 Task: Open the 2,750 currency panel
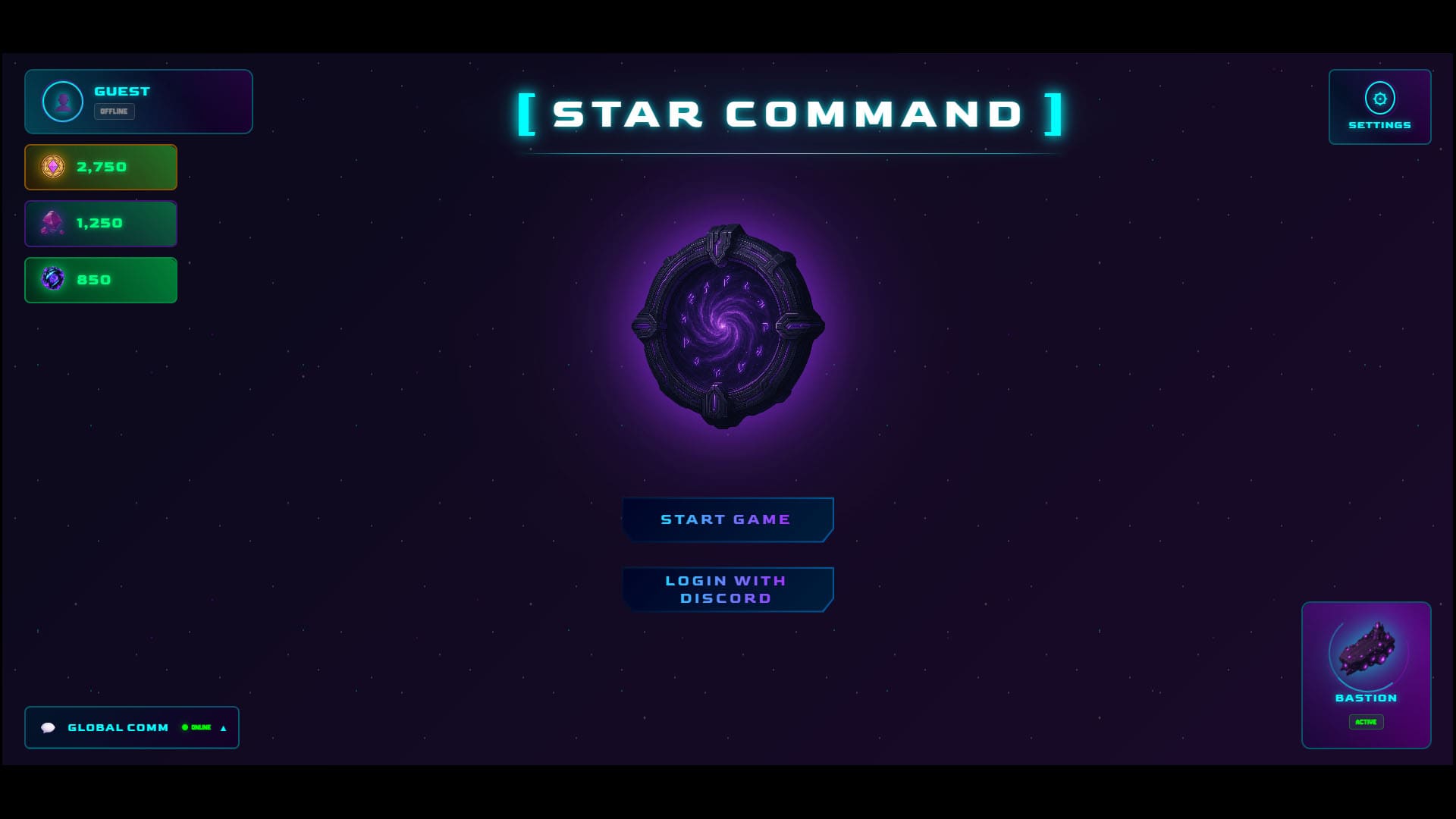(x=101, y=167)
